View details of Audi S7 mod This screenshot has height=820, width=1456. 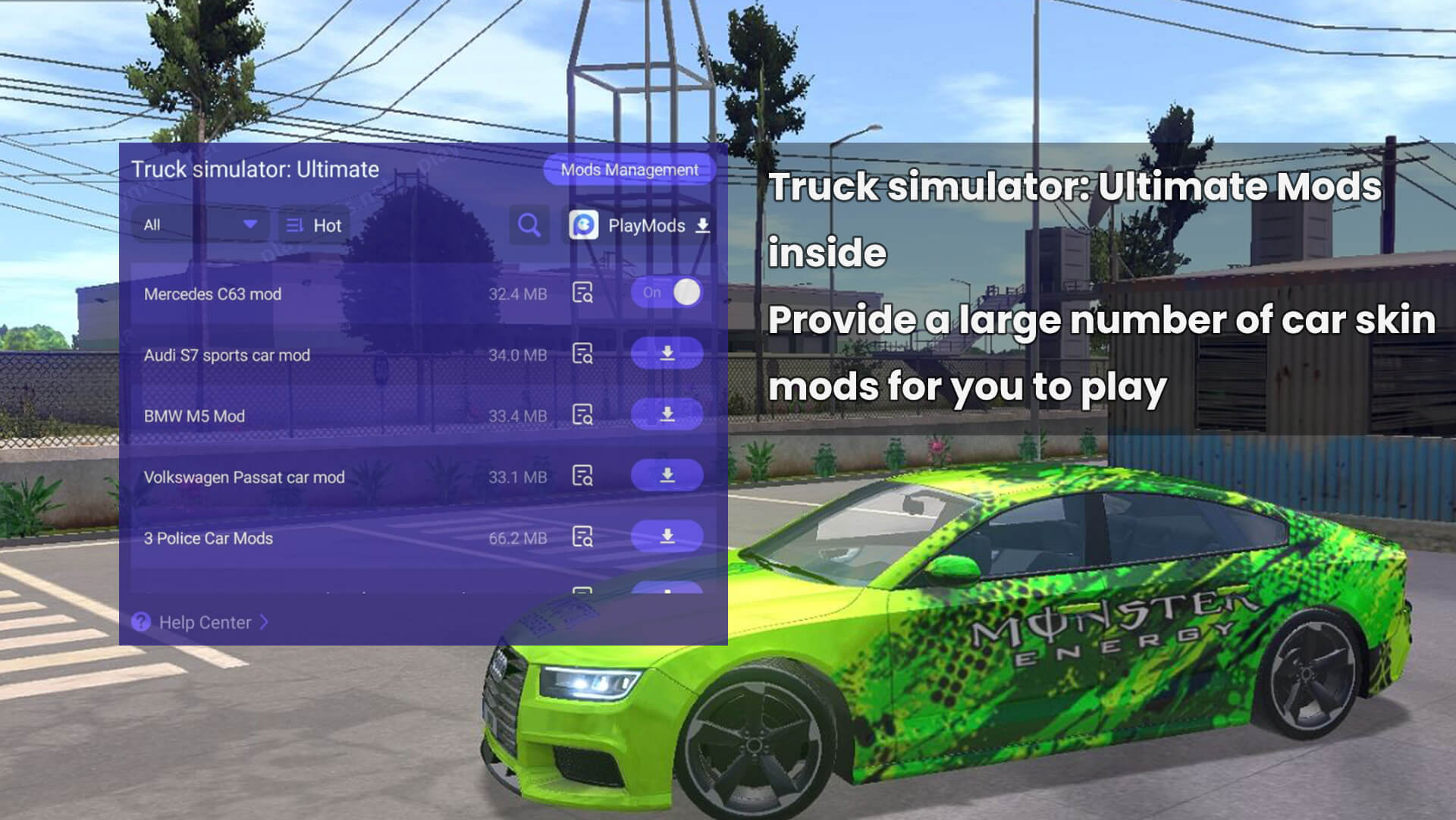[x=582, y=353]
